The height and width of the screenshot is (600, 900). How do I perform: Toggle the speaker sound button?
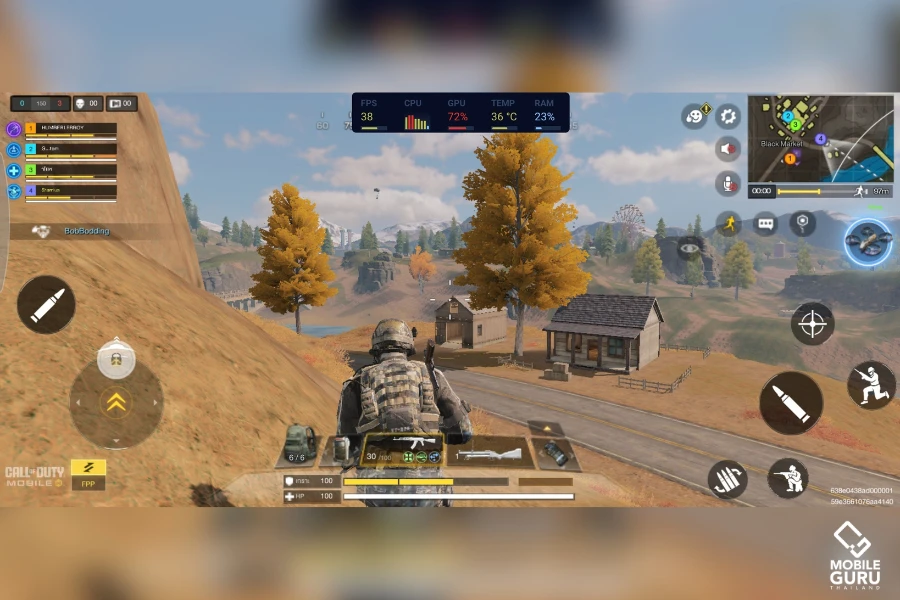point(728,149)
